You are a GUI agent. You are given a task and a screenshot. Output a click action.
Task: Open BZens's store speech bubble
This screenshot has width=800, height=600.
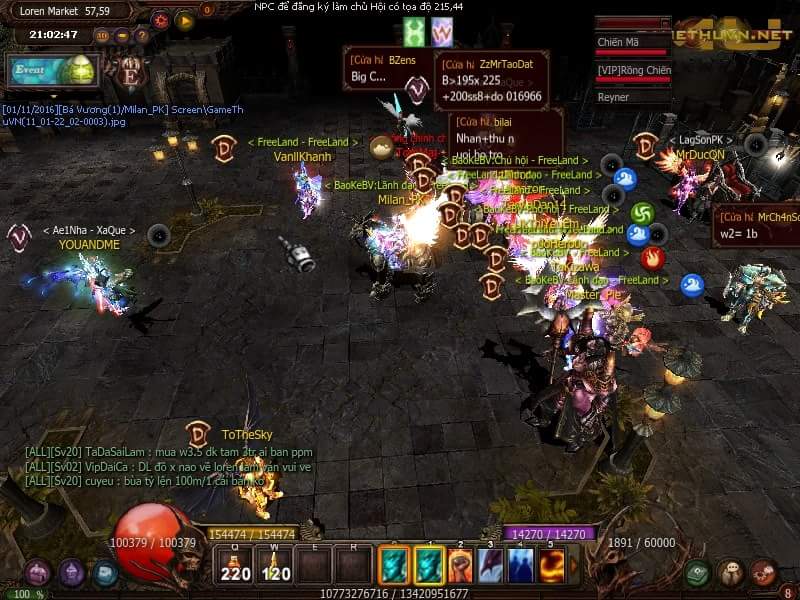(385, 68)
